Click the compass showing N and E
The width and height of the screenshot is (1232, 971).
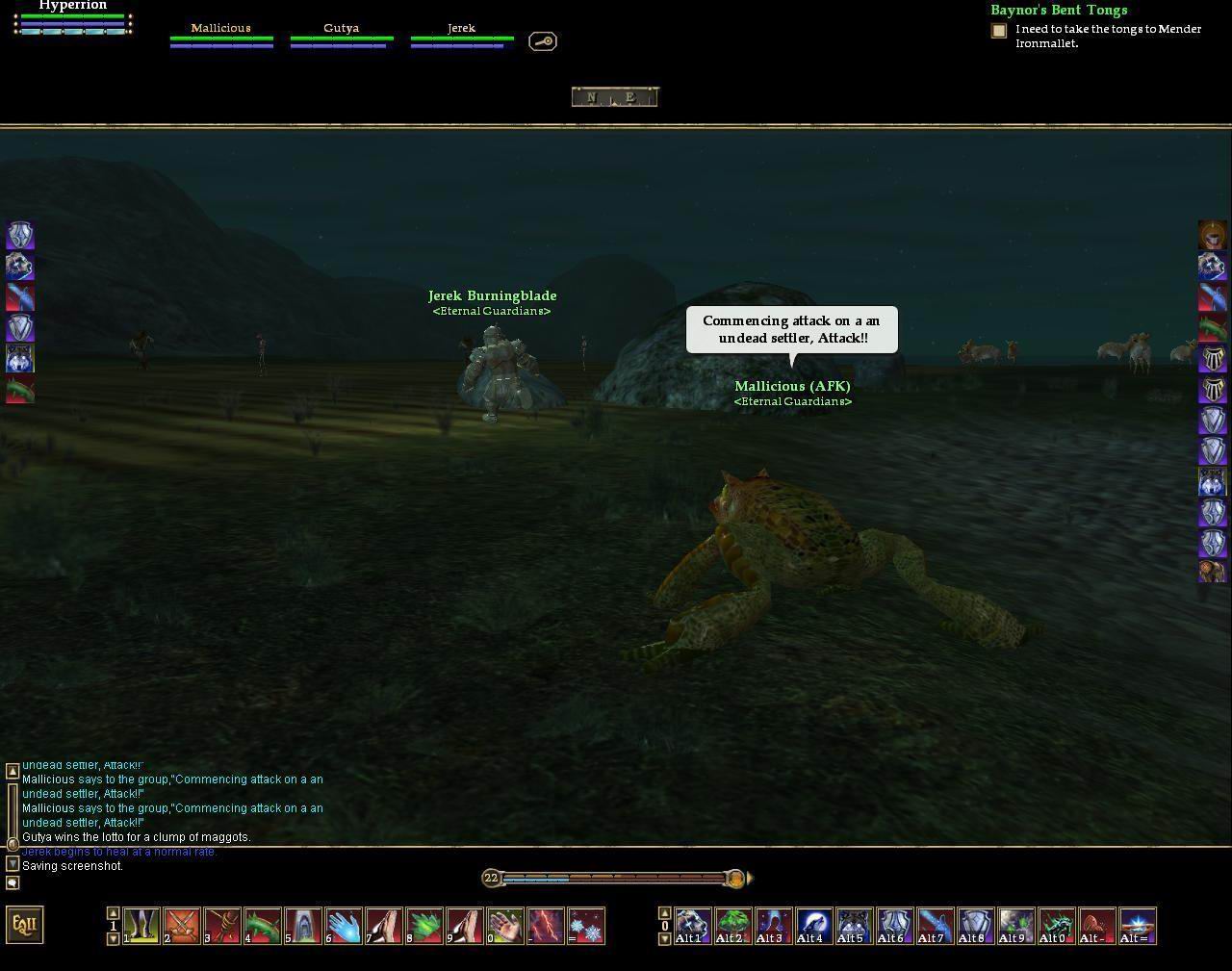click(615, 96)
